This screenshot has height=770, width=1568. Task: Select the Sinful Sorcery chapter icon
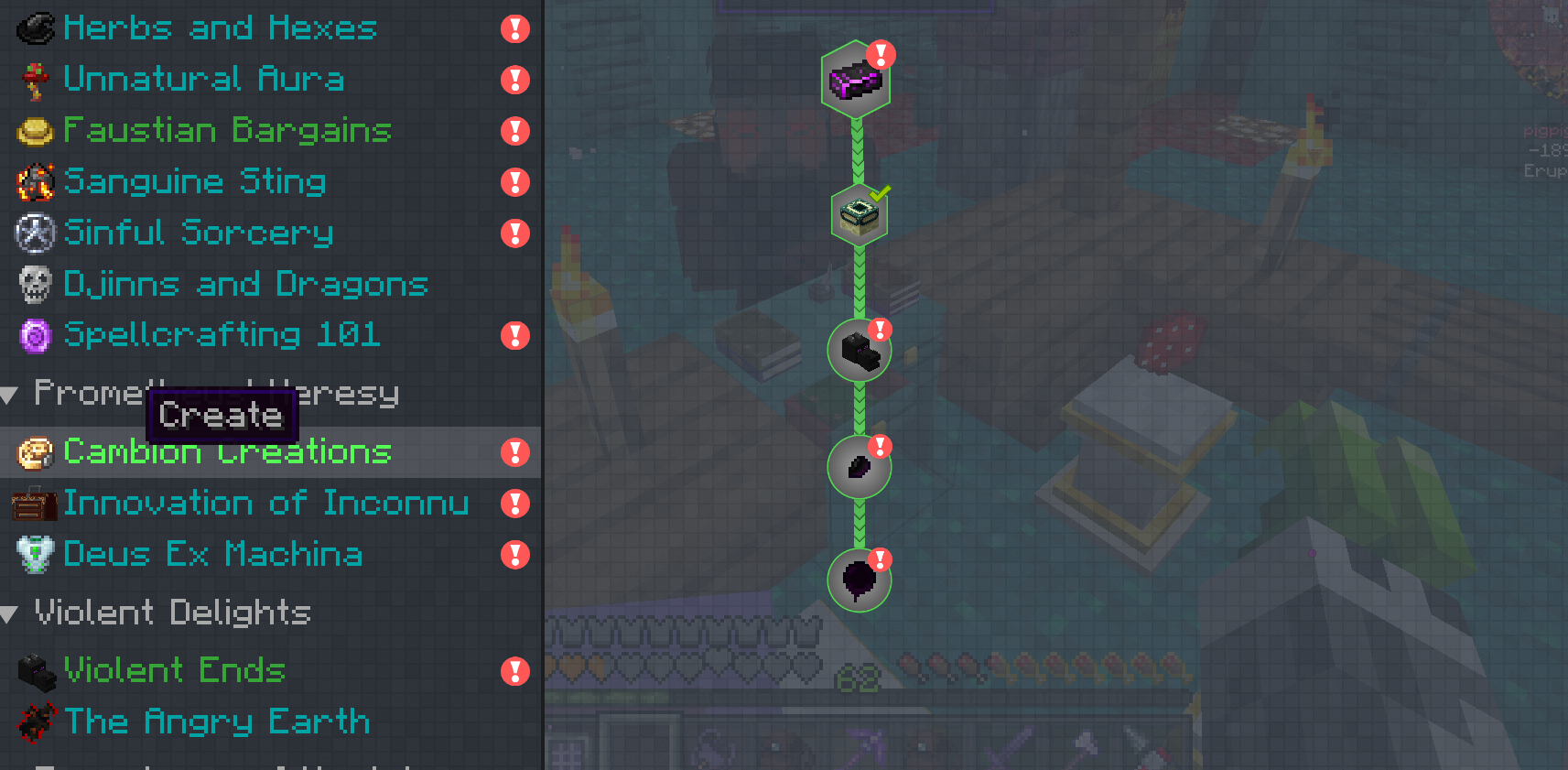tap(33, 233)
